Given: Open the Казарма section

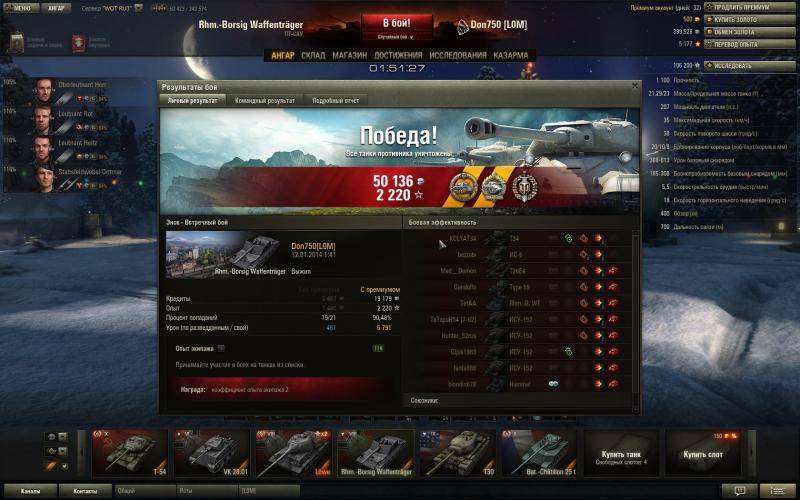Looking at the screenshot, I should [x=510, y=55].
